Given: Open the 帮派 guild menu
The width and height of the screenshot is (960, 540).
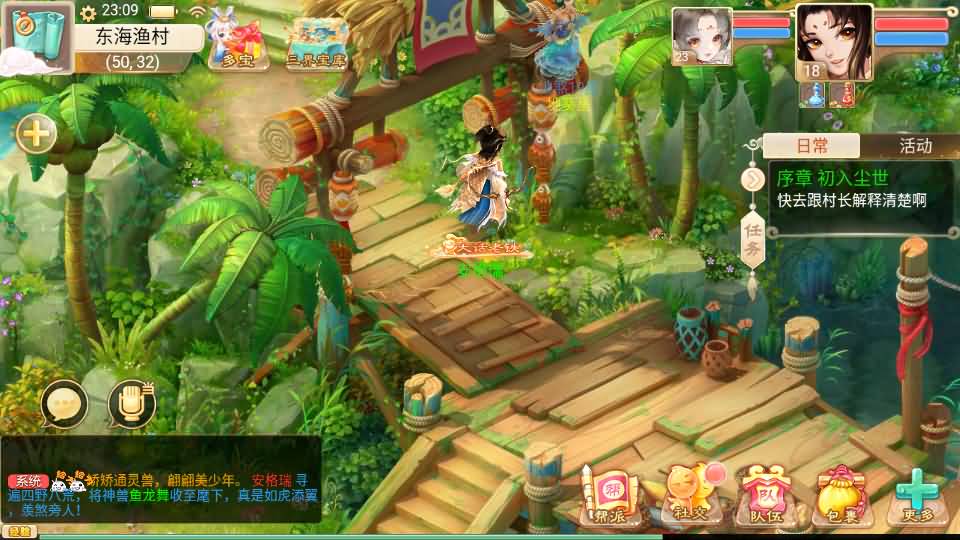Looking at the screenshot, I should (x=608, y=495).
